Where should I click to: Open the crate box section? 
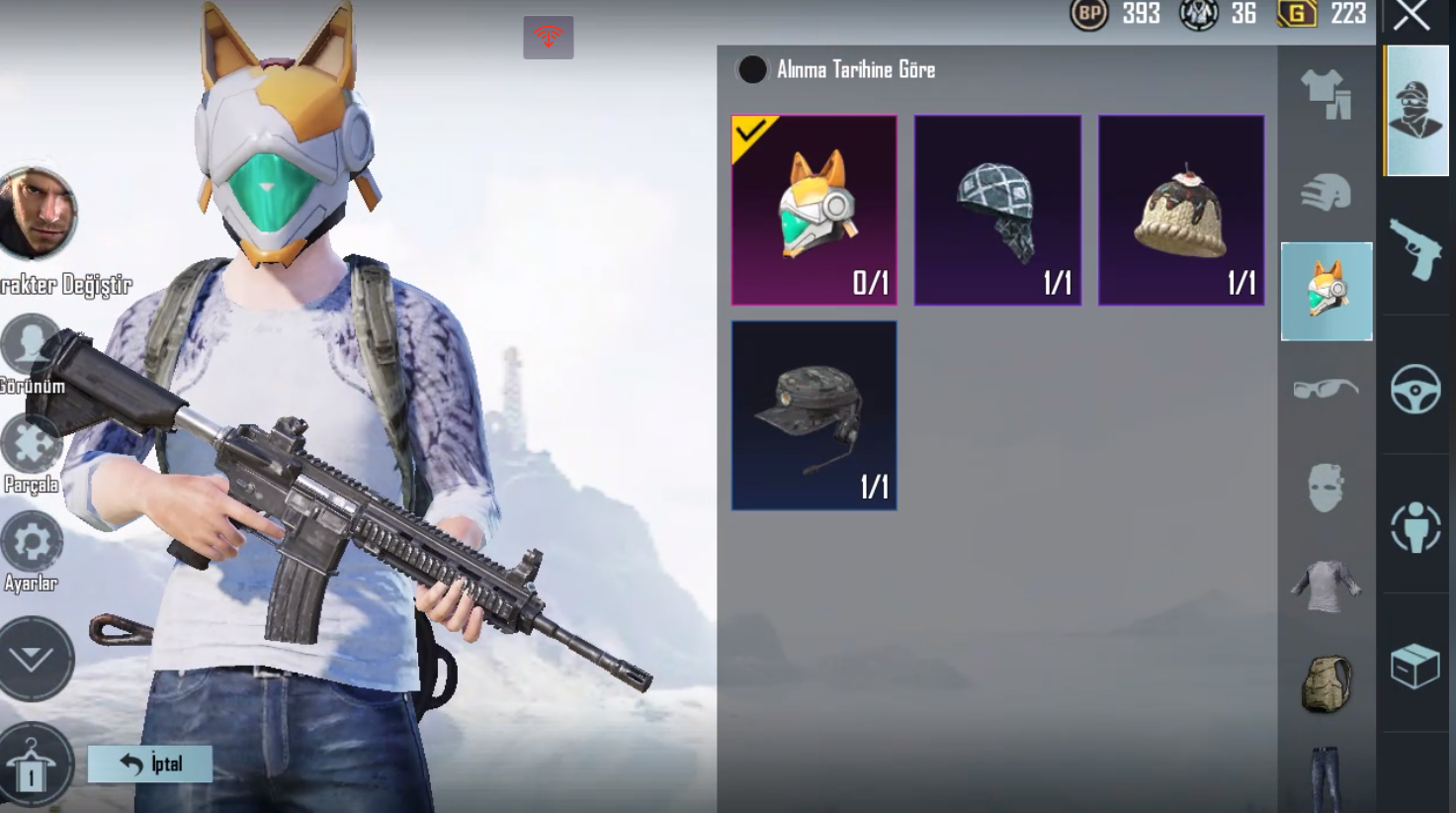(x=1415, y=665)
